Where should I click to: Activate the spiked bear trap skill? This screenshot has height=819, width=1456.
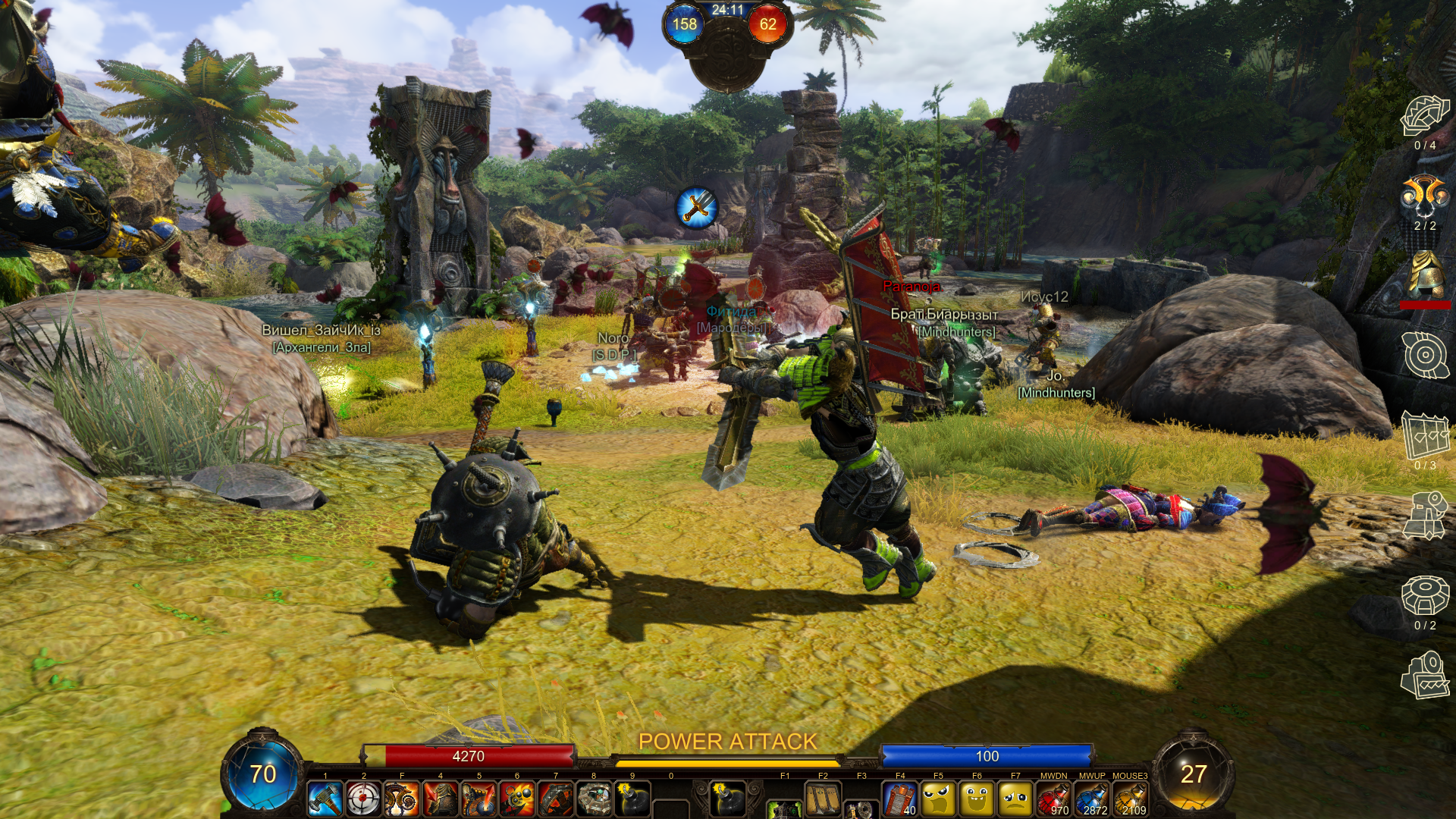coord(556,799)
